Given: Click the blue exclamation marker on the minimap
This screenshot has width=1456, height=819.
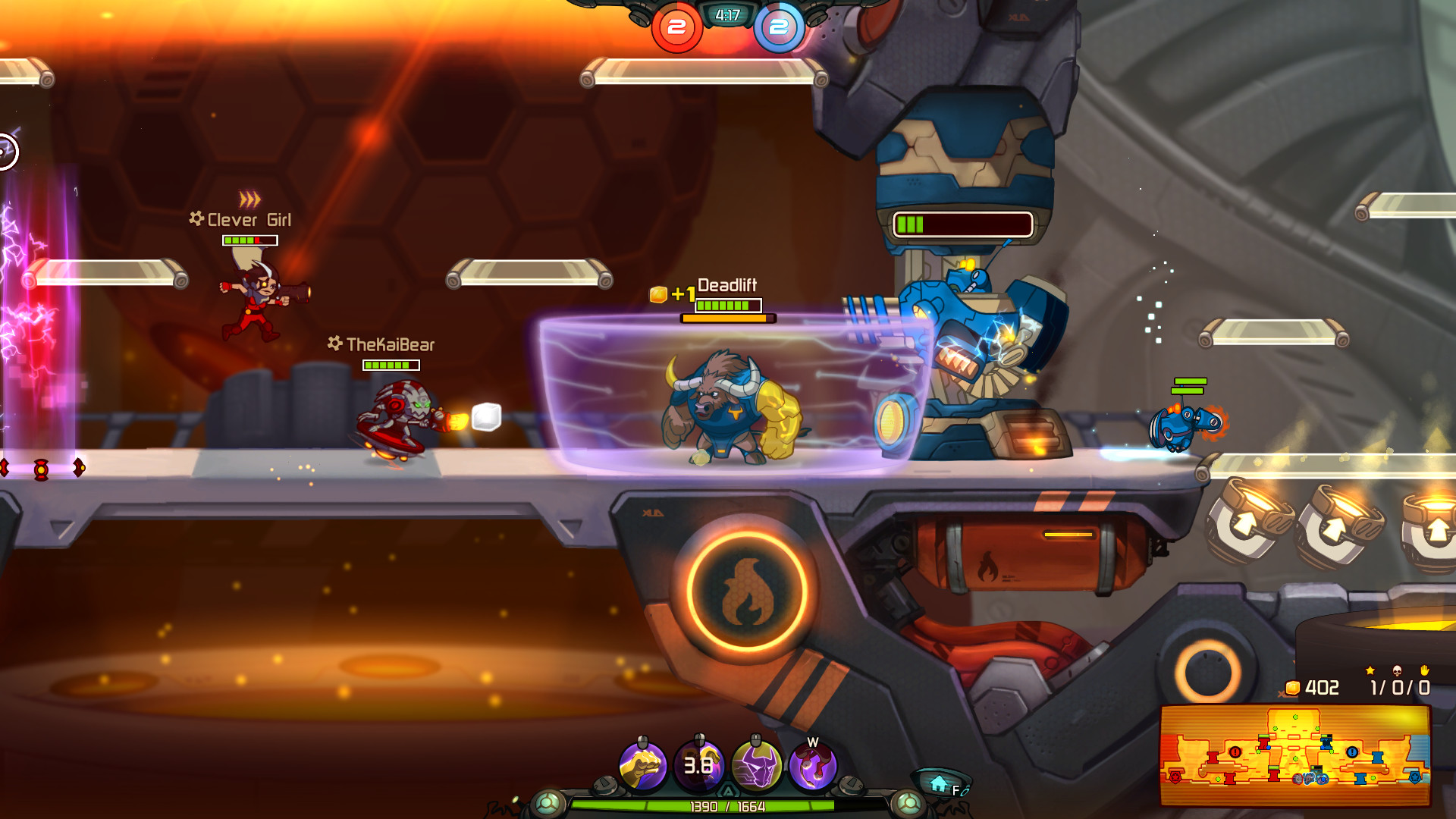Looking at the screenshot, I should tap(1352, 752).
